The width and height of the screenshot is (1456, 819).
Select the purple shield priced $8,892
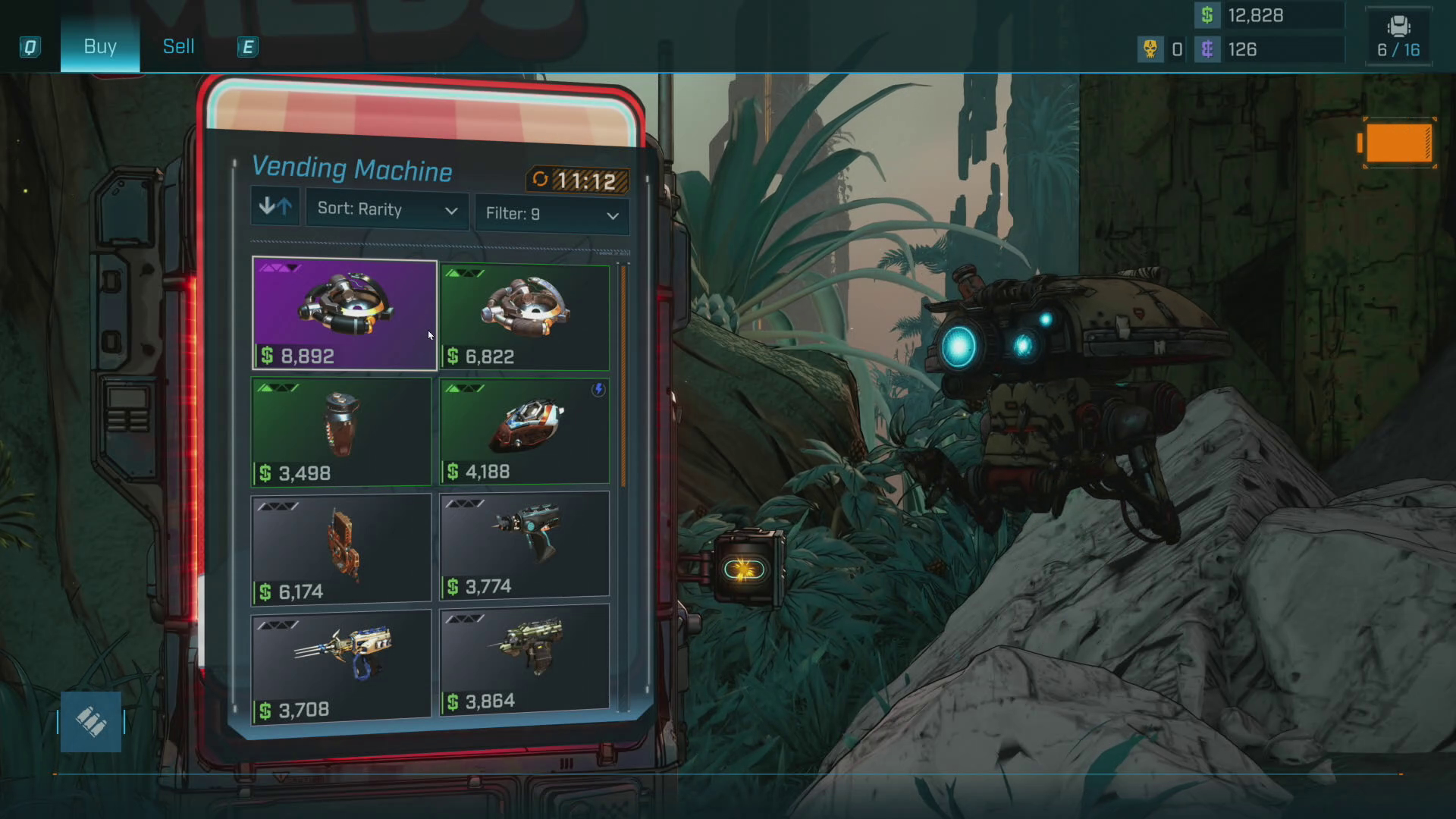coord(344,314)
